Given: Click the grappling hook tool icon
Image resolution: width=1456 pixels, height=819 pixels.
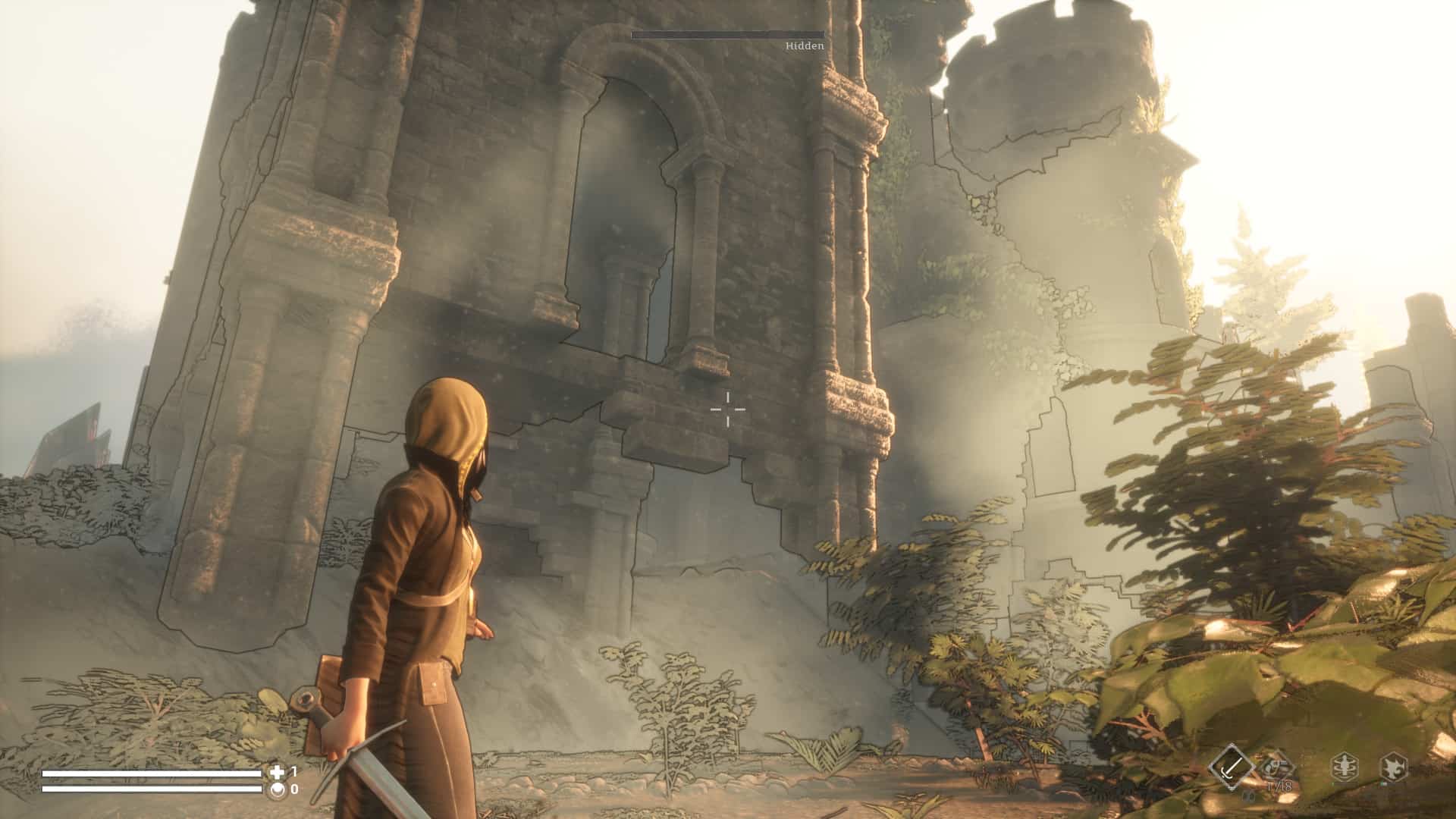Looking at the screenshot, I should point(1277,764).
